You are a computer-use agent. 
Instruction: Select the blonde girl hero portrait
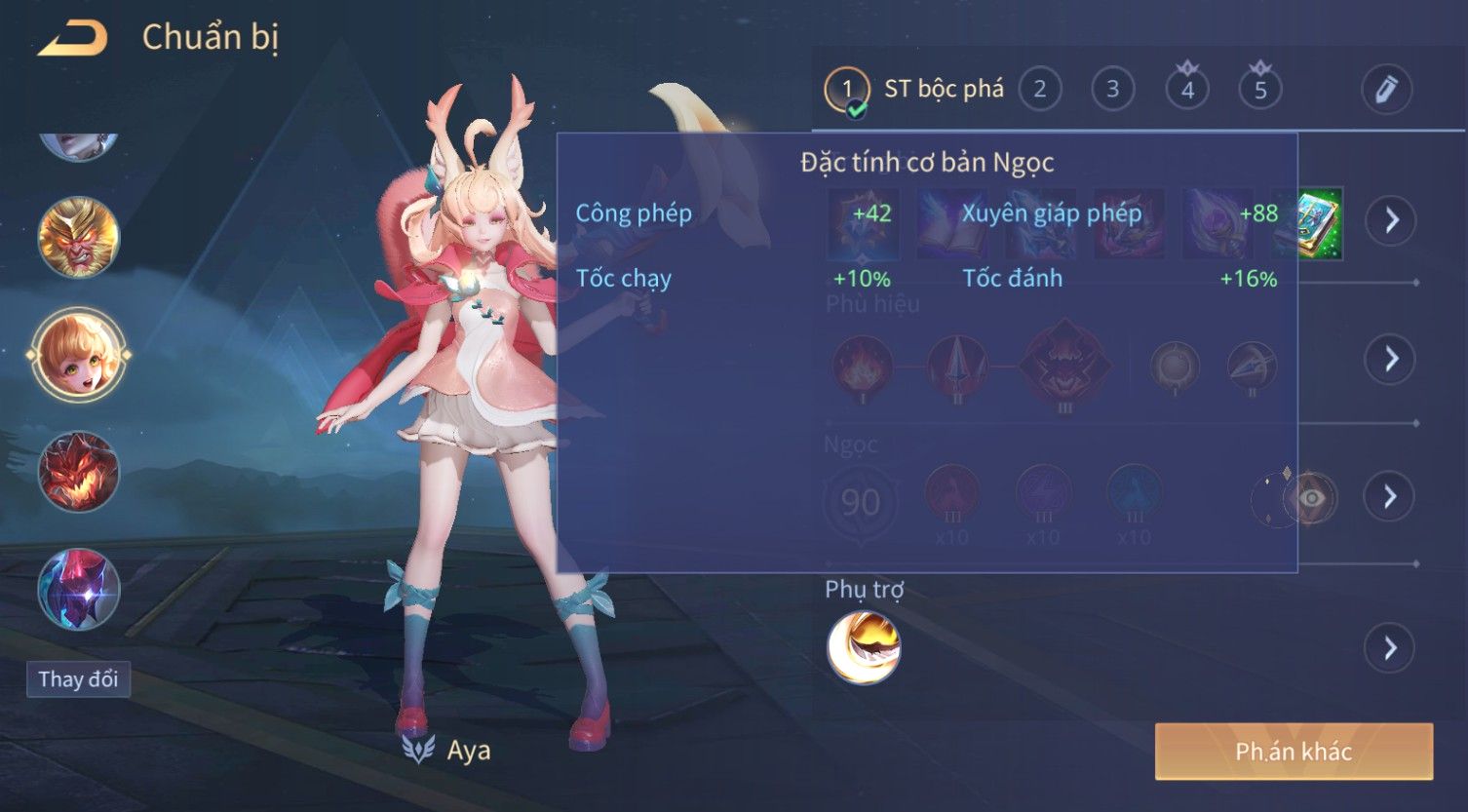[x=79, y=354]
